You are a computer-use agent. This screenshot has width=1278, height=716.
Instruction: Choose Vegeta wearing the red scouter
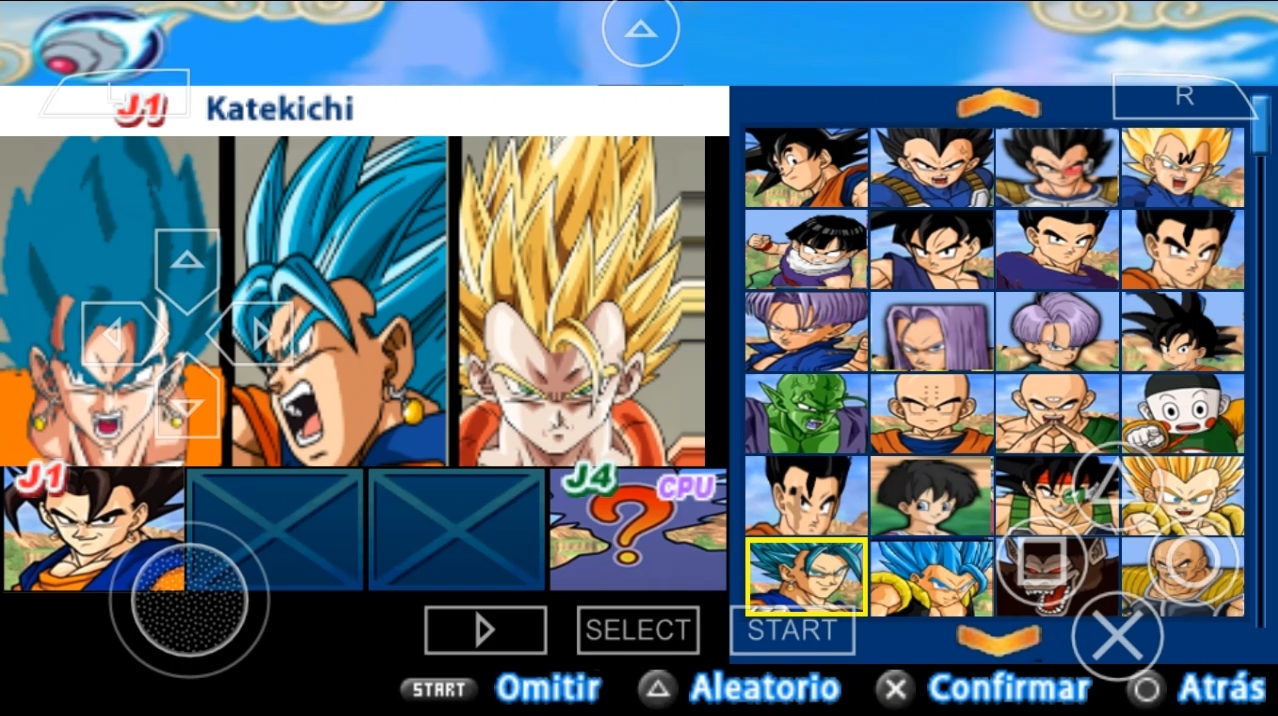coord(1056,167)
